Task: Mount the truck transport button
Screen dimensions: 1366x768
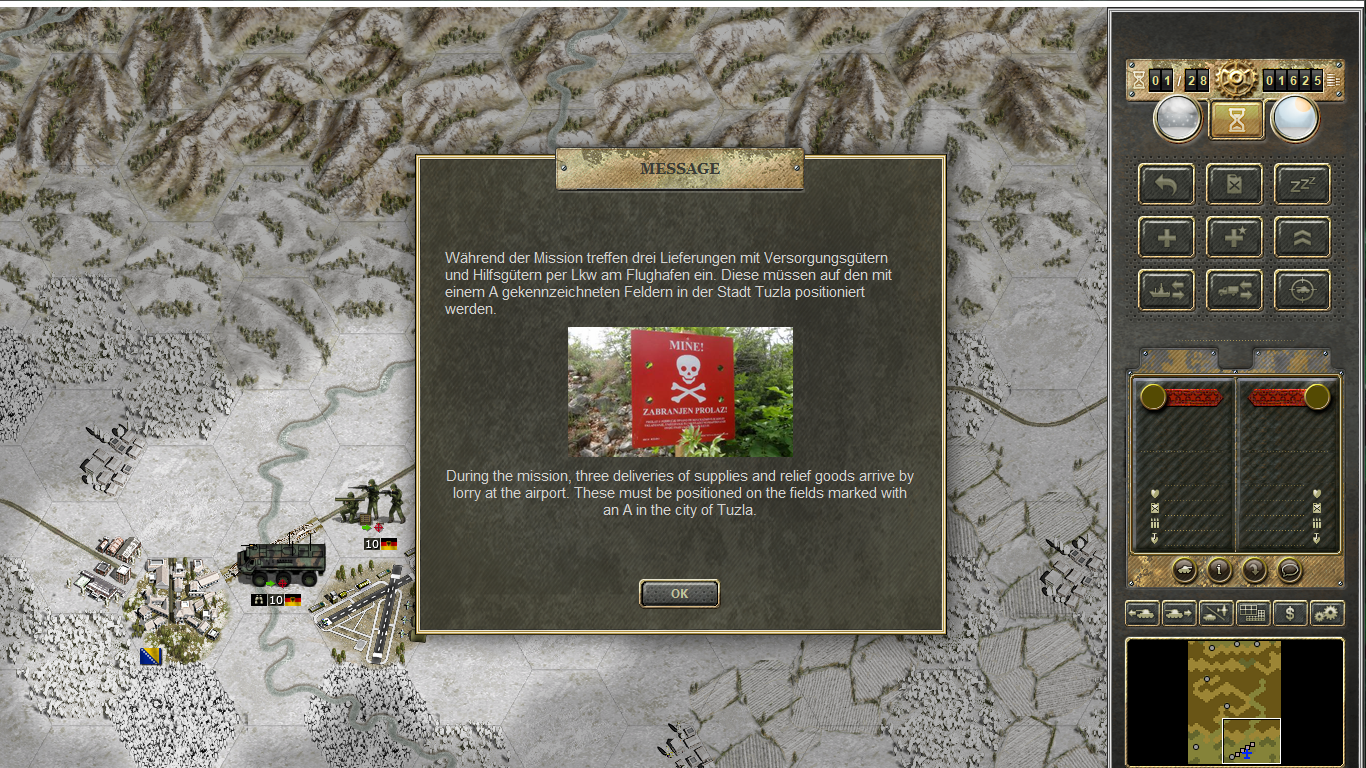Action: [x=1234, y=291]
